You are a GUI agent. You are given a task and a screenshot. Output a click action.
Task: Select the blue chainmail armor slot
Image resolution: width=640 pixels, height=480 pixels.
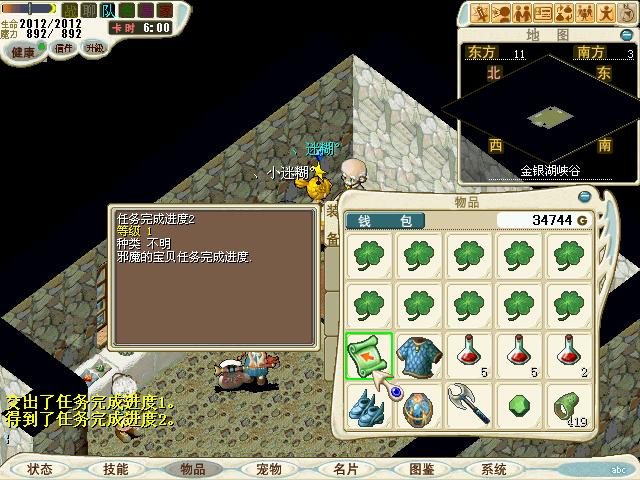[x=420, y=356]
